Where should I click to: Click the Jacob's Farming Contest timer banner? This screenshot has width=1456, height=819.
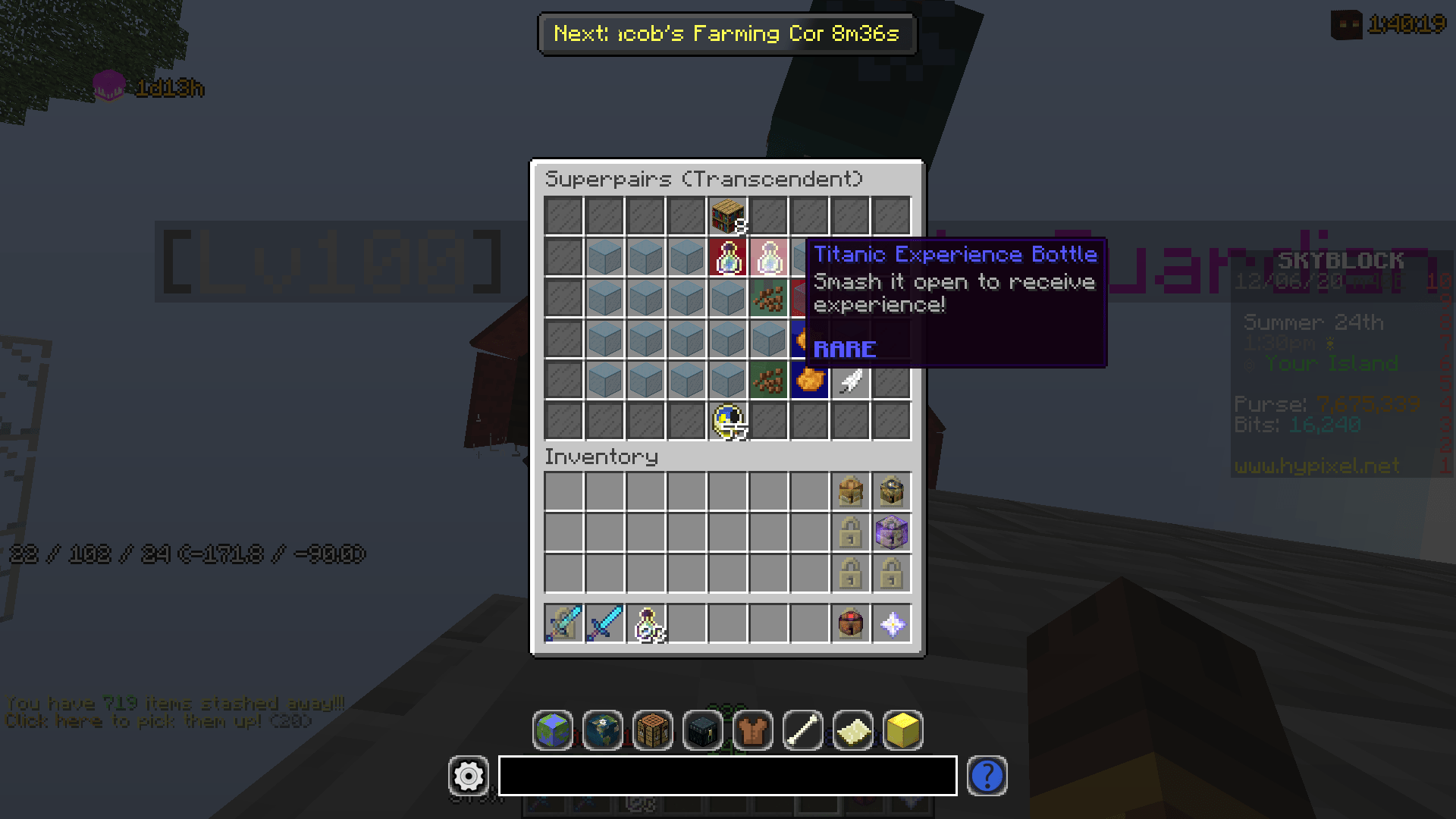pos(726,34)
